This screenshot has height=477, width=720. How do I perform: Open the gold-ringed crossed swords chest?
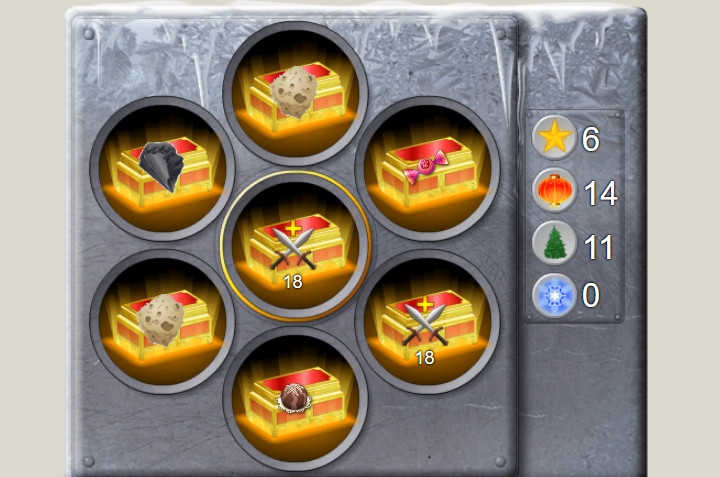click(295, 246)
